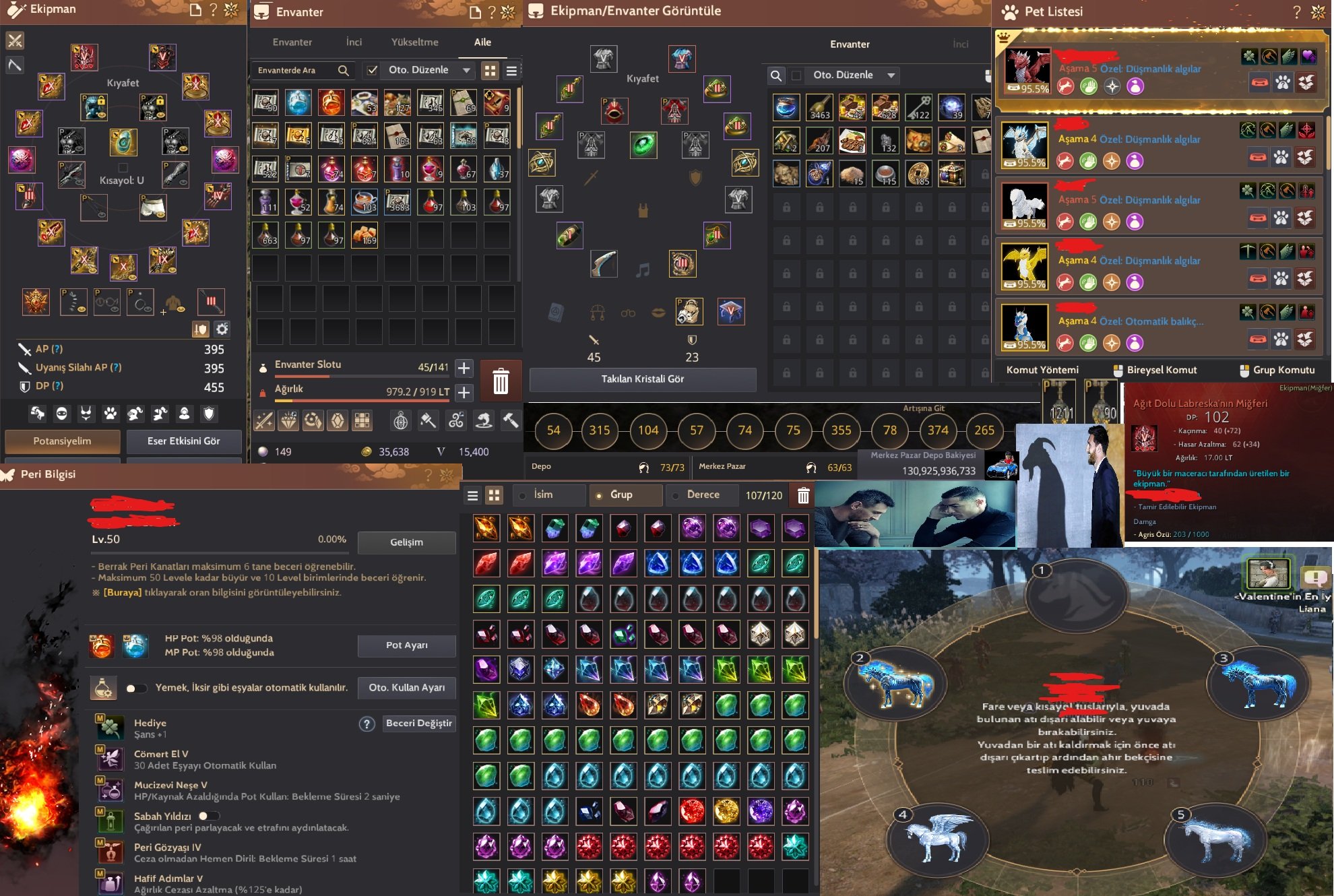
Task: Click the Eser Etkisini Gör button
Action: point(183,441)
